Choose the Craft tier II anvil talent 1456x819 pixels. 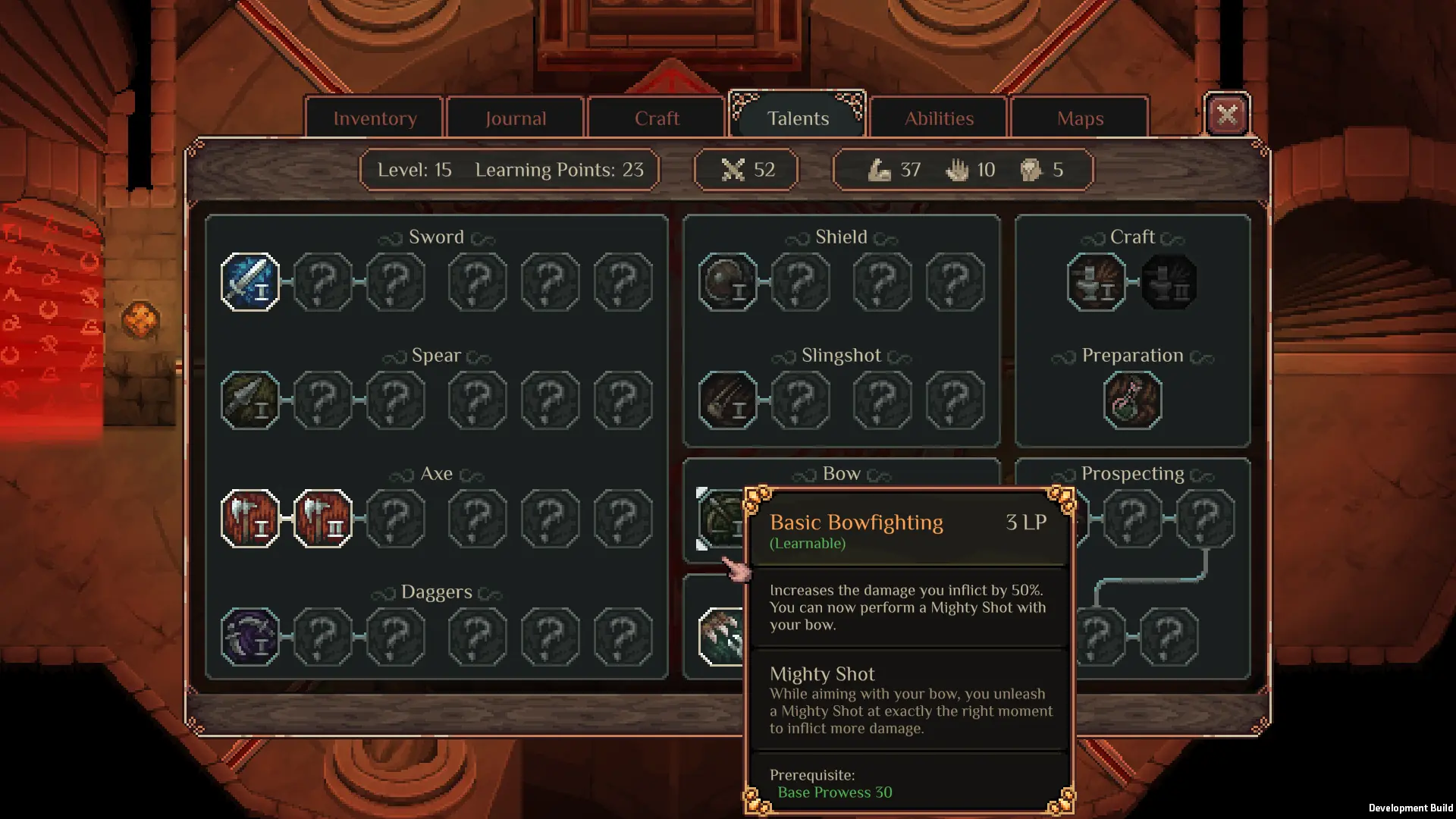coord(1169,282)
